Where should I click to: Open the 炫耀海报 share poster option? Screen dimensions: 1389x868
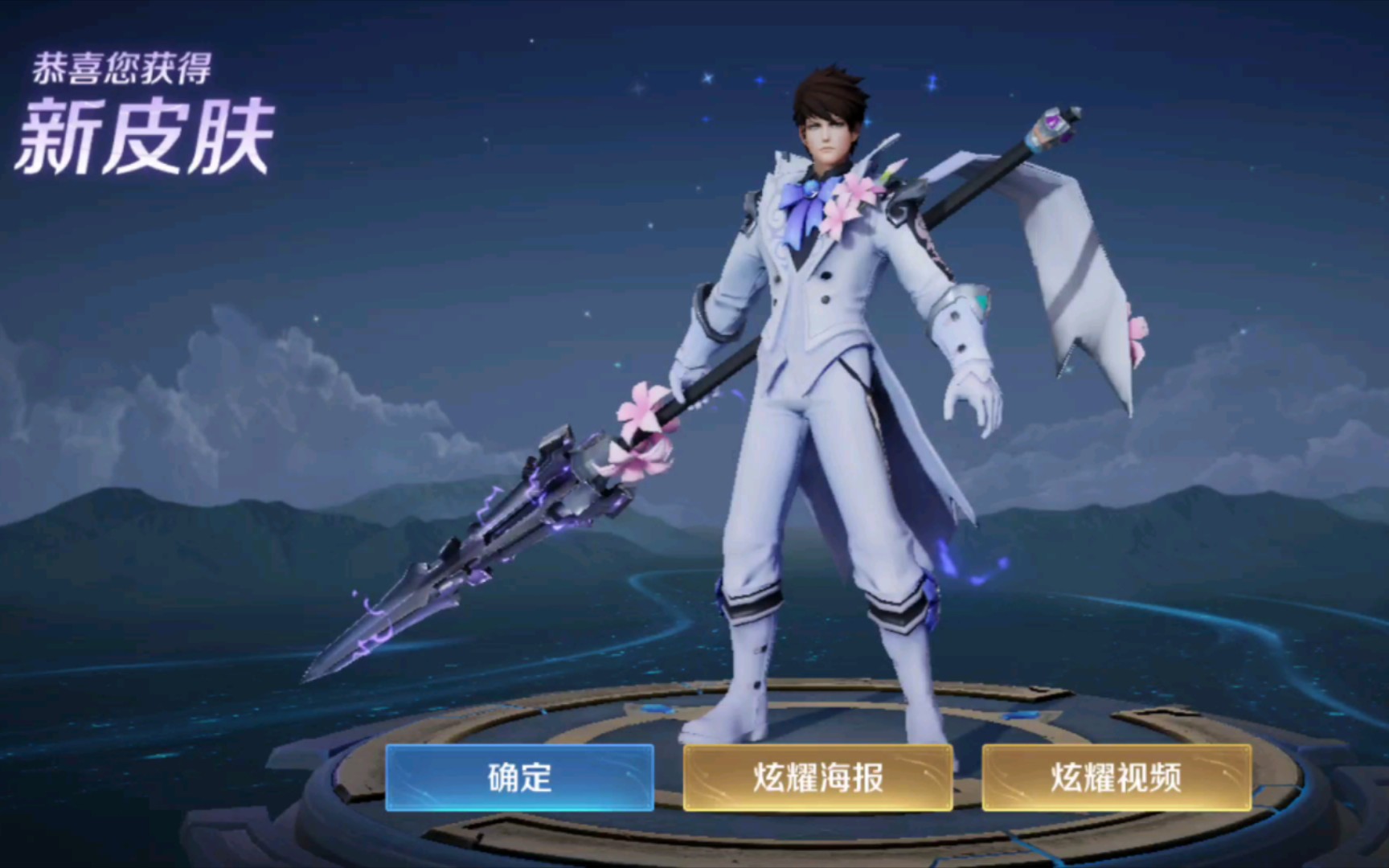(817, 777)
